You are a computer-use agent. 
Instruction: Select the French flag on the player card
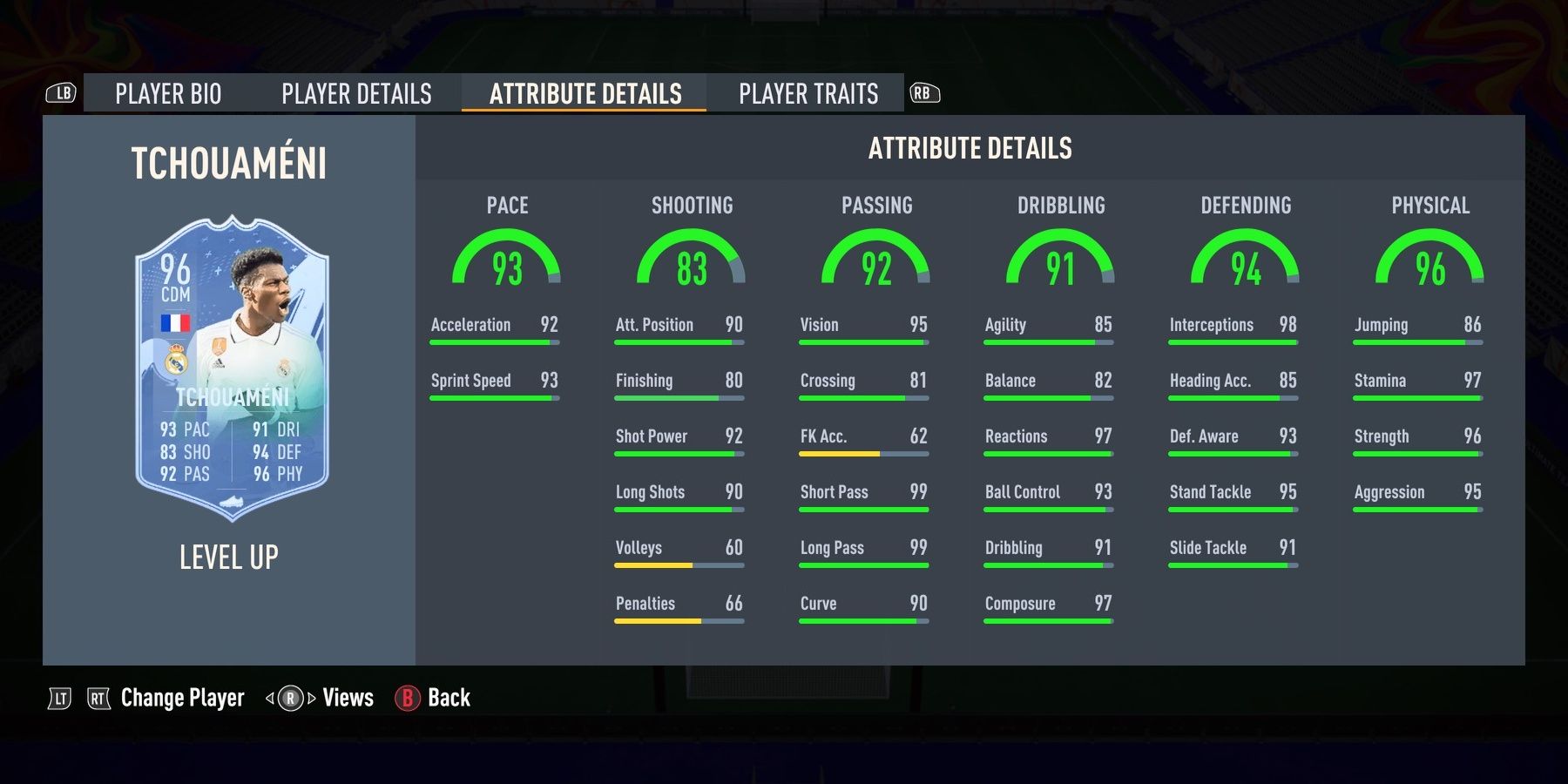pyautogui.click(x=175, y=322)
